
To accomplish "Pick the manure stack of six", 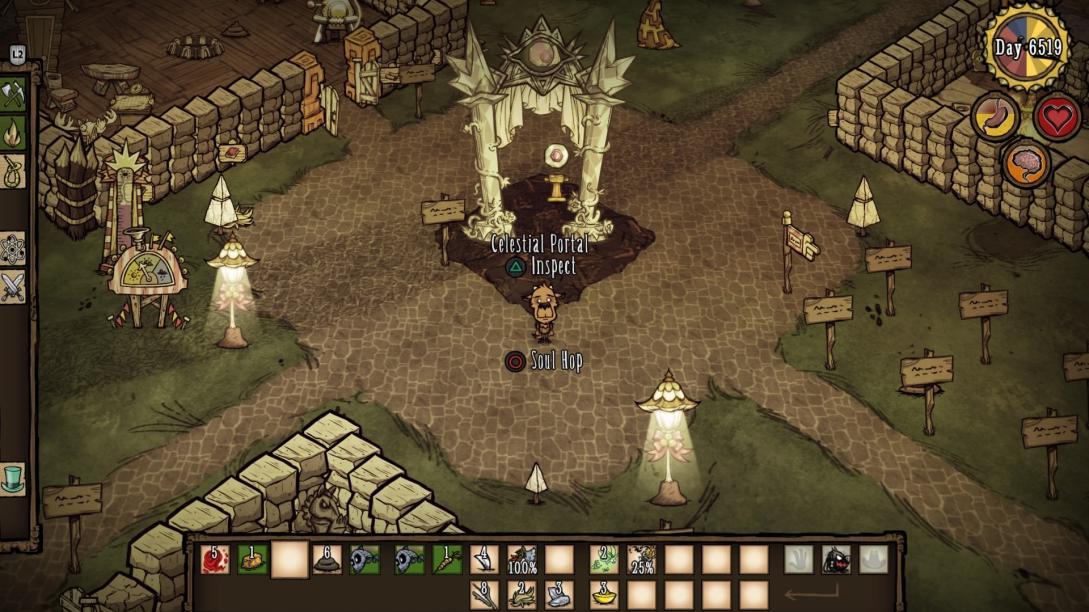I will click(x=327, y=560).
